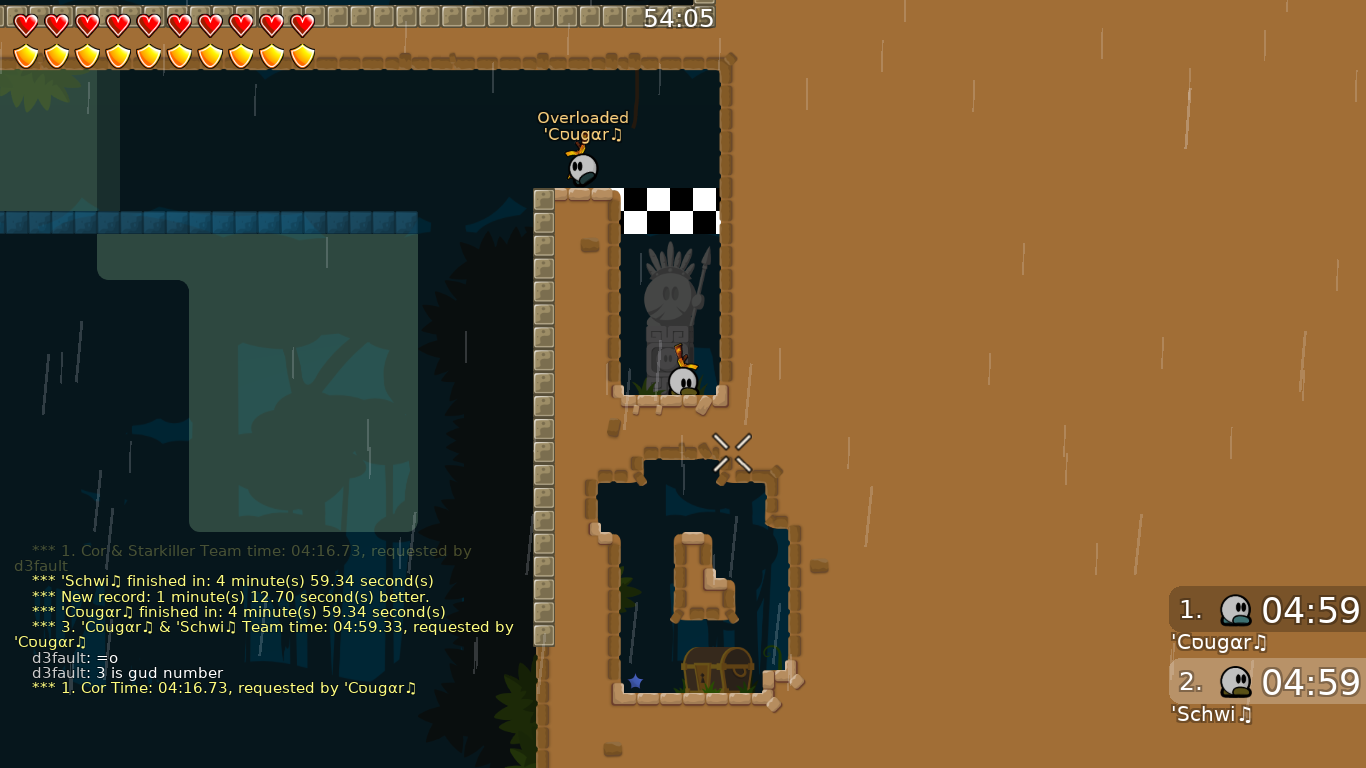Click the blue star on the wall

click(637, 681)
